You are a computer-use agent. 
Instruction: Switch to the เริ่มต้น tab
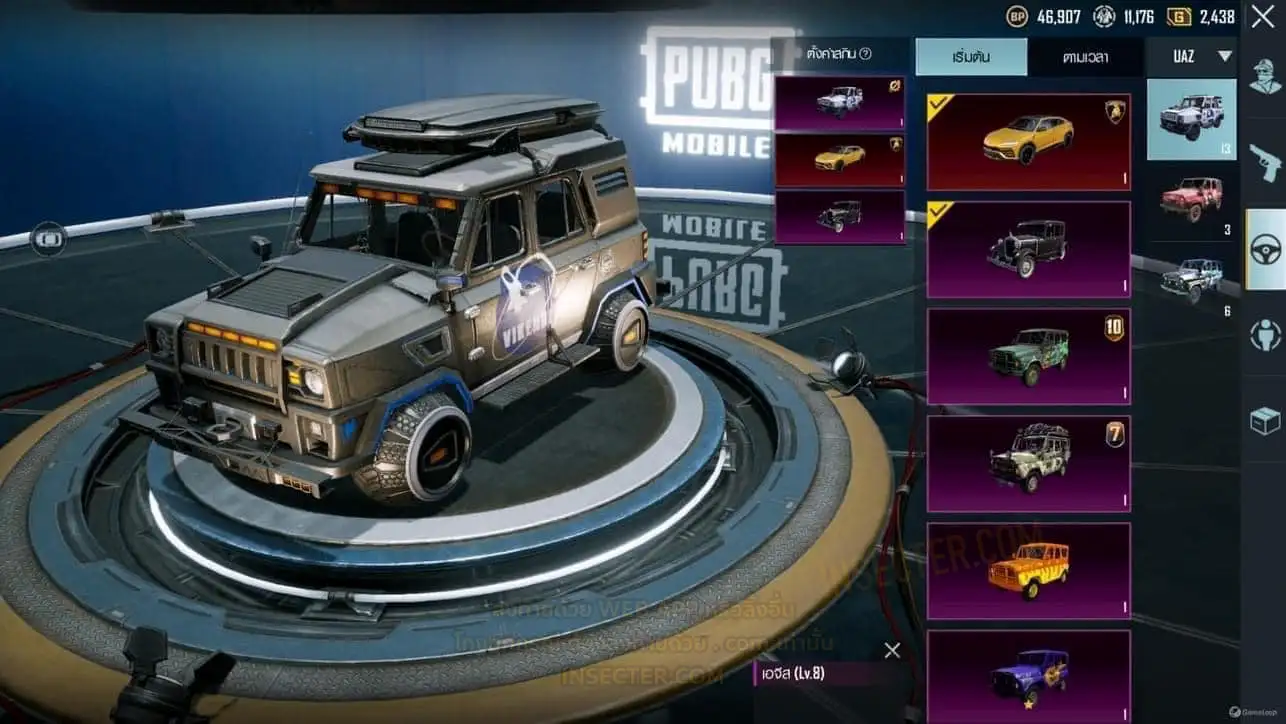coord(970,57)
